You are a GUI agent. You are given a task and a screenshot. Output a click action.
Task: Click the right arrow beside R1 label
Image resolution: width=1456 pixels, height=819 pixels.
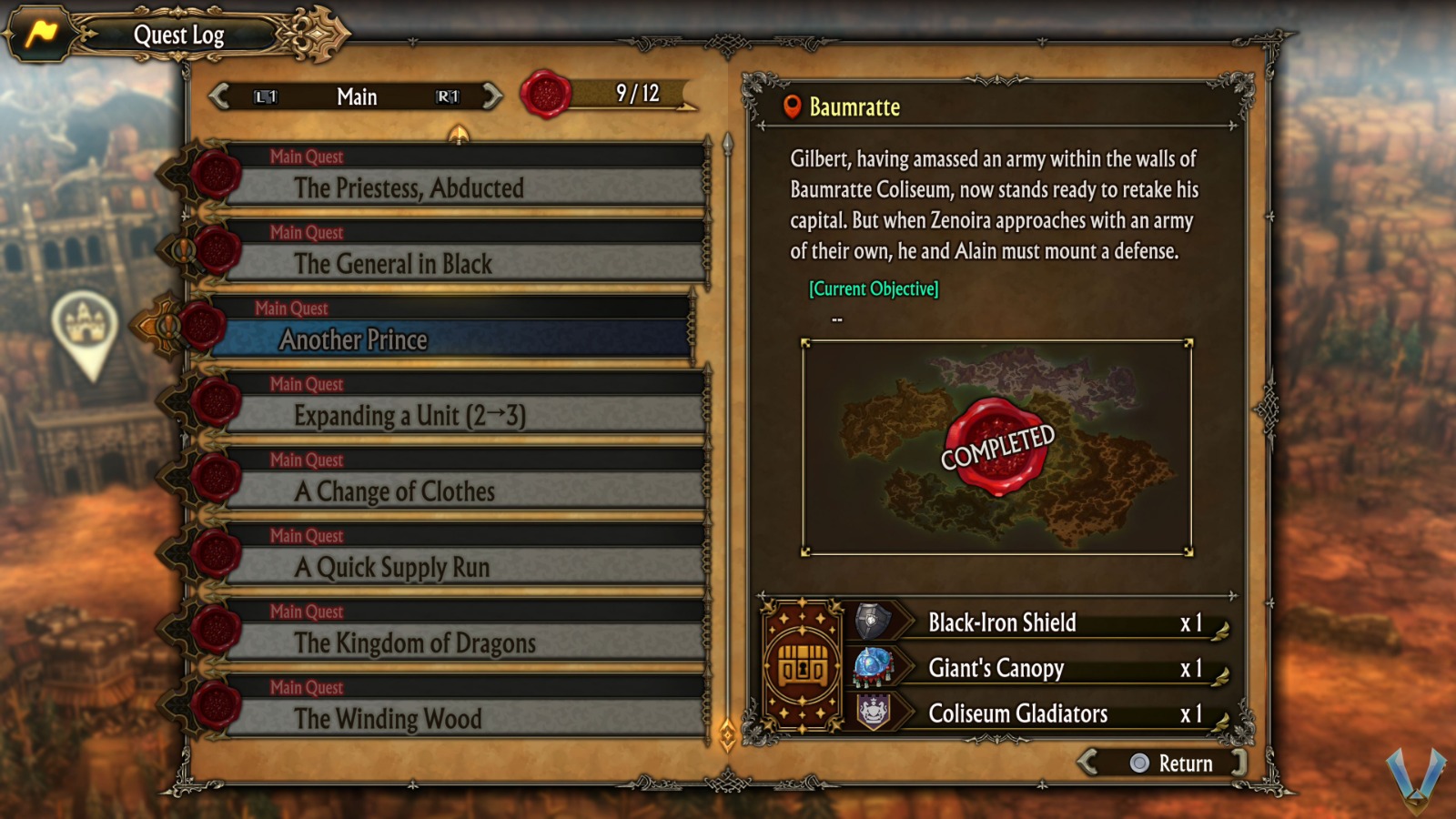pos(491,96)
